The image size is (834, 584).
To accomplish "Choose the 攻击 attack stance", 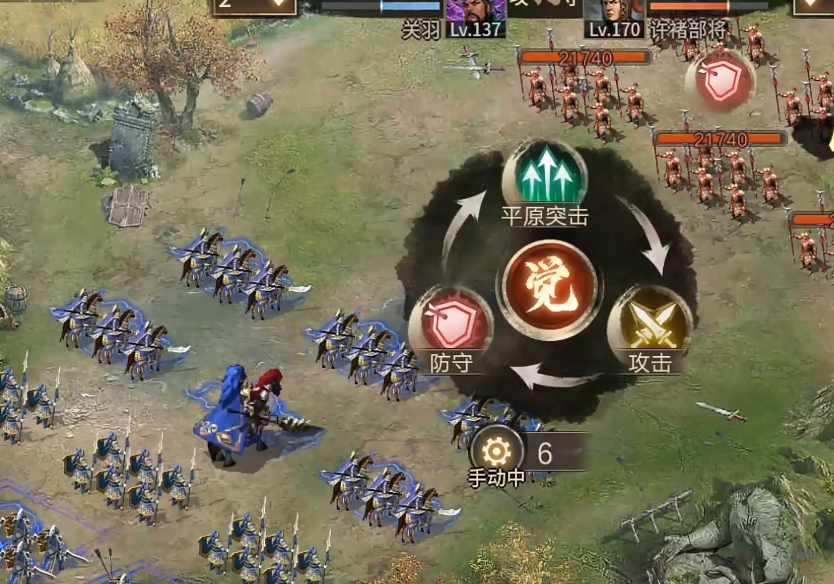I will point(650,324).
